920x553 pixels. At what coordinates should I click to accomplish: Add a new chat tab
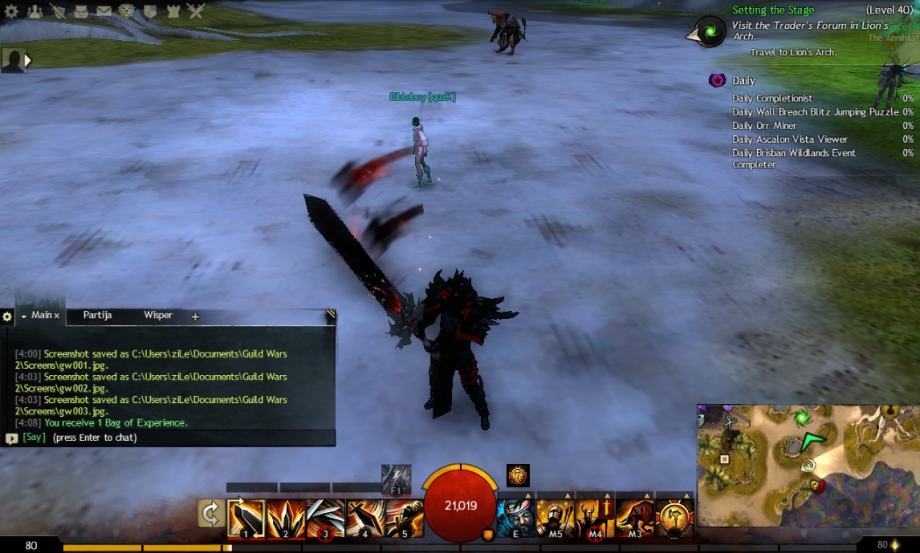tap(195, 316)
